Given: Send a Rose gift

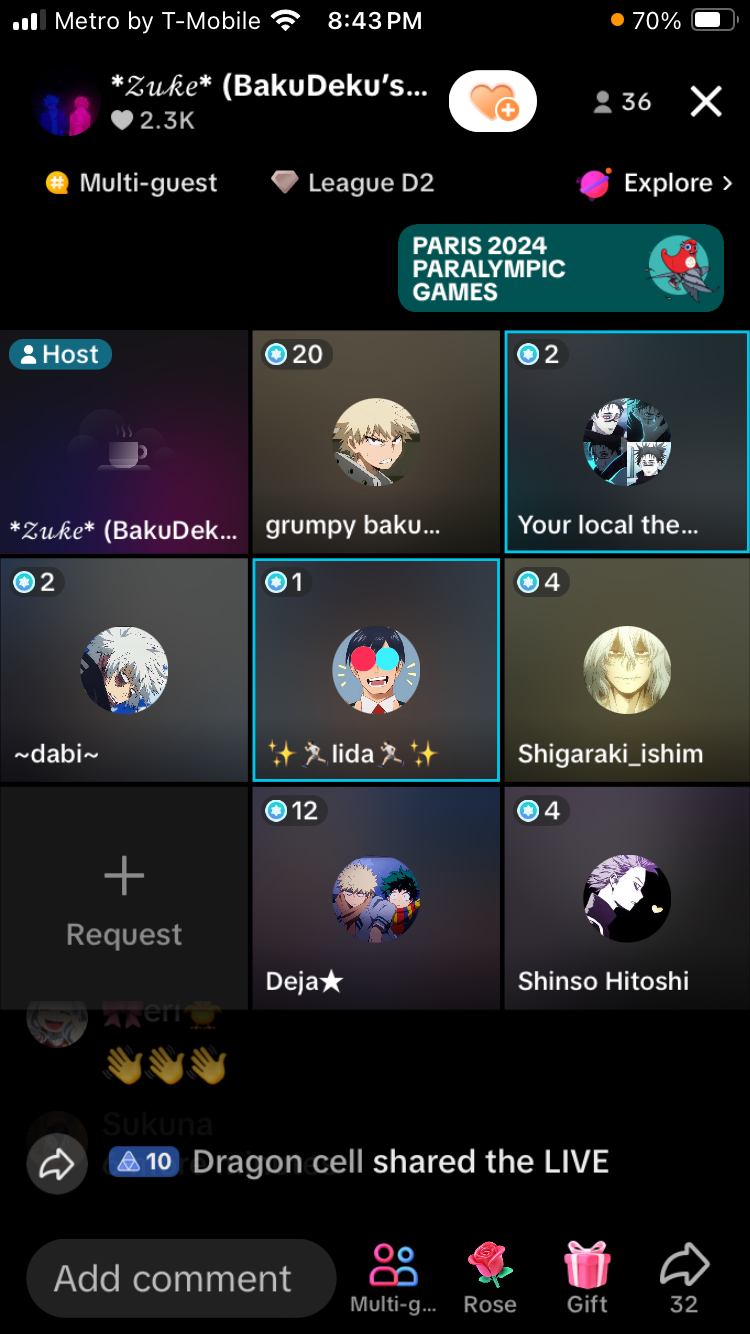Looking at the screenshot, I should point(490,1277).
